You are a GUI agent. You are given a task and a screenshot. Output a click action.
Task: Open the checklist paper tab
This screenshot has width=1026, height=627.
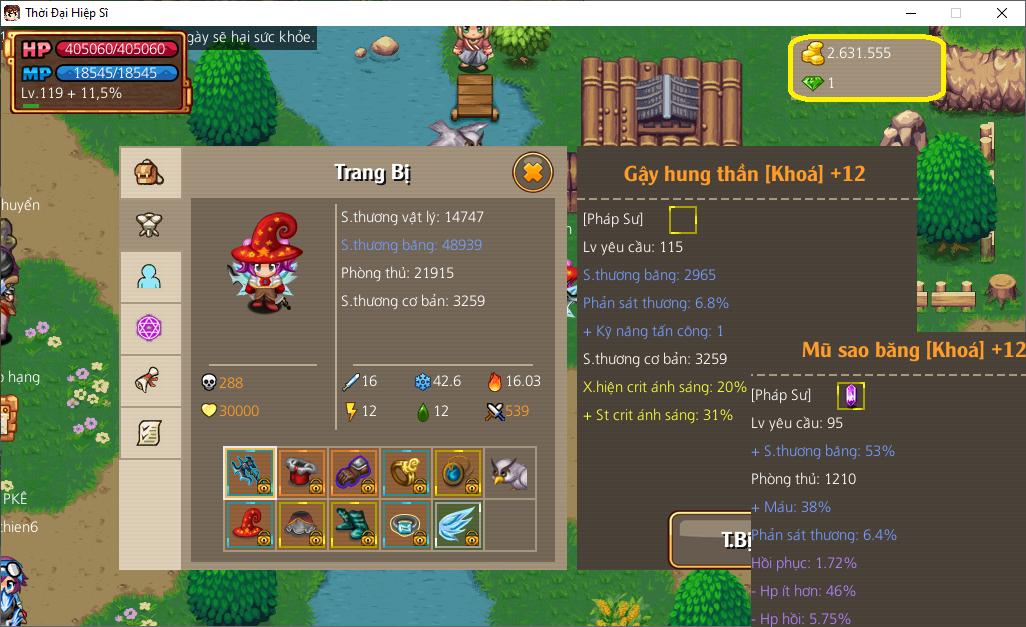[150, 433]
